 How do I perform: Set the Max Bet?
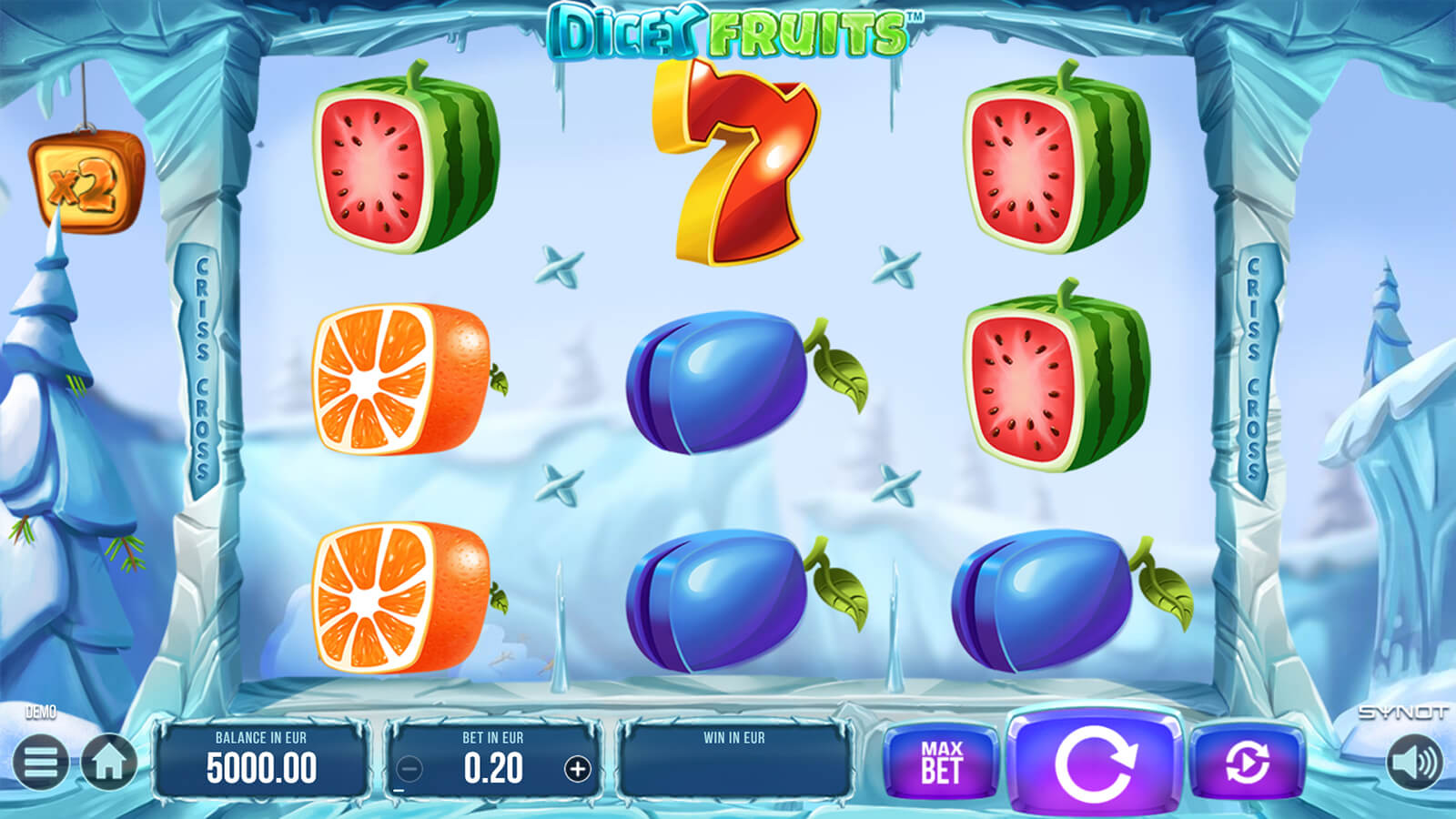click(941, 763)
